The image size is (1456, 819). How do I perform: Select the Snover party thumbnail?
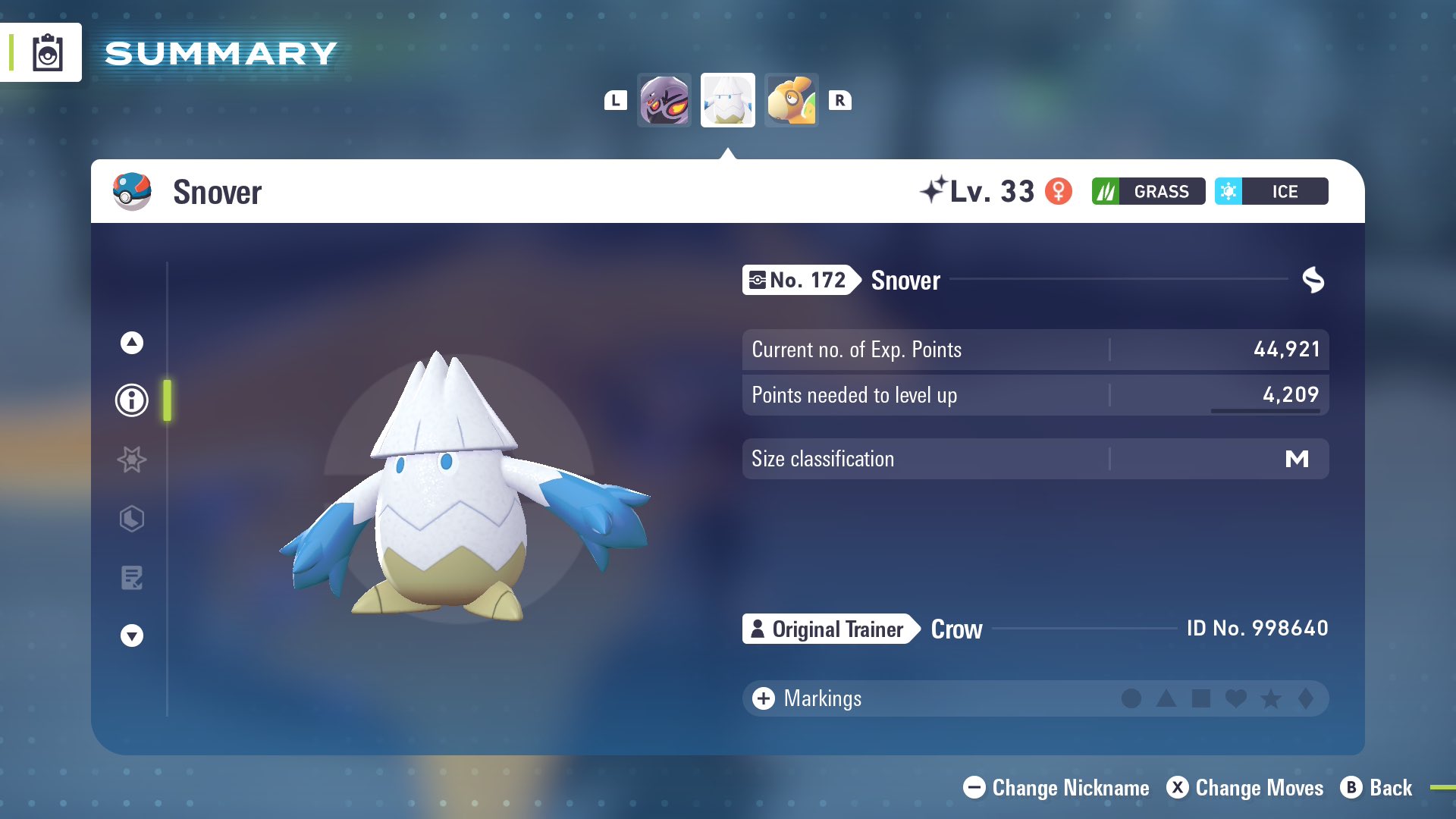point(727,100)
